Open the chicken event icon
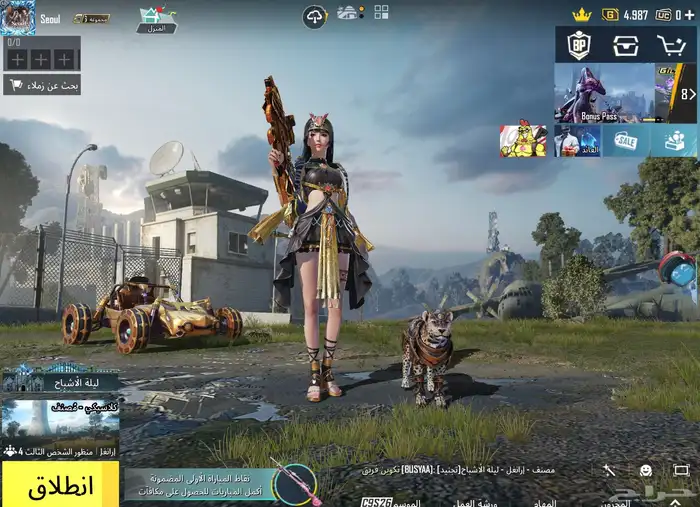The width and height of the screenshot is (700, 507). point(523,141)
